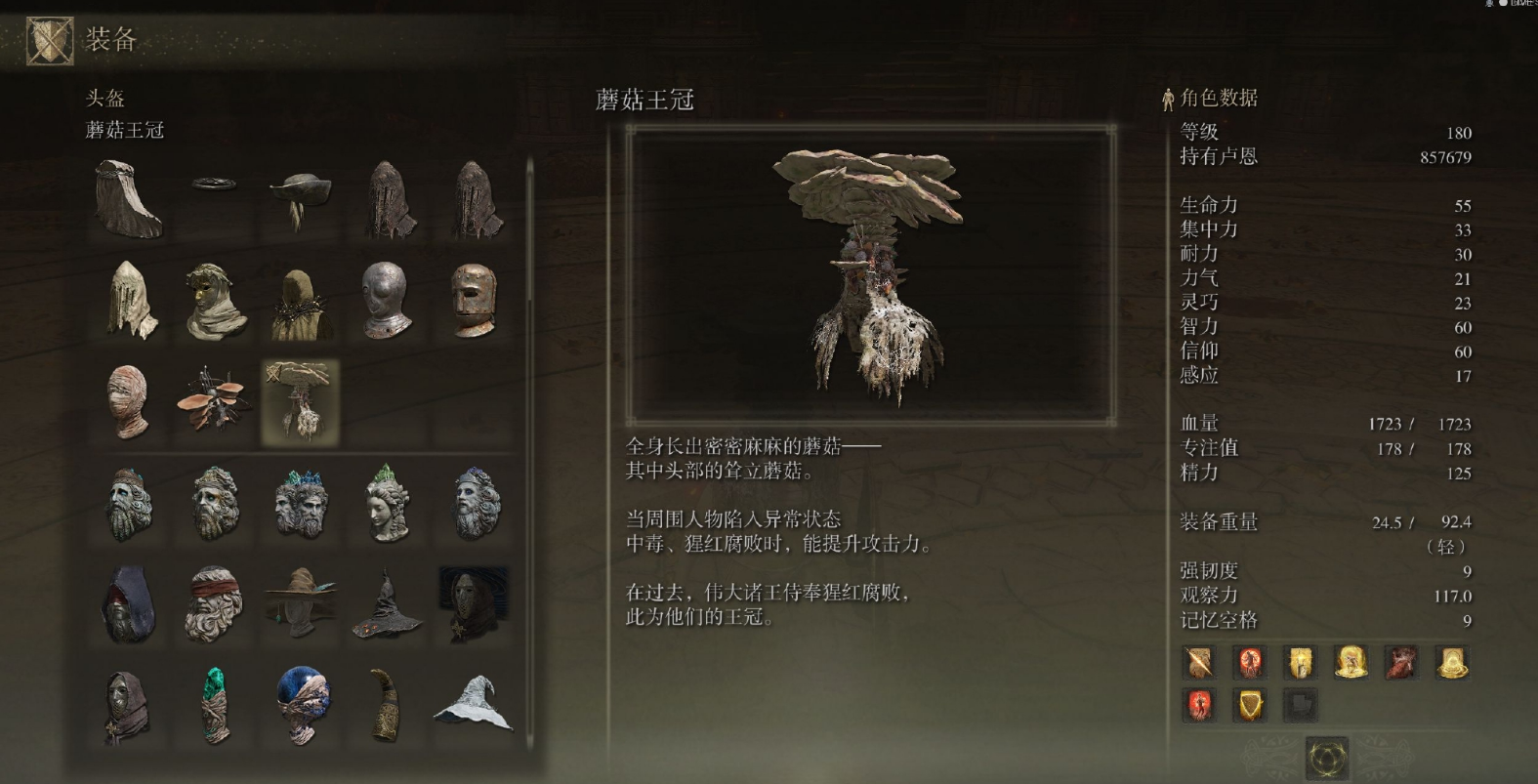
Task: Click the character figure icon next to 角色数据
Action: tap(1168, 98)
